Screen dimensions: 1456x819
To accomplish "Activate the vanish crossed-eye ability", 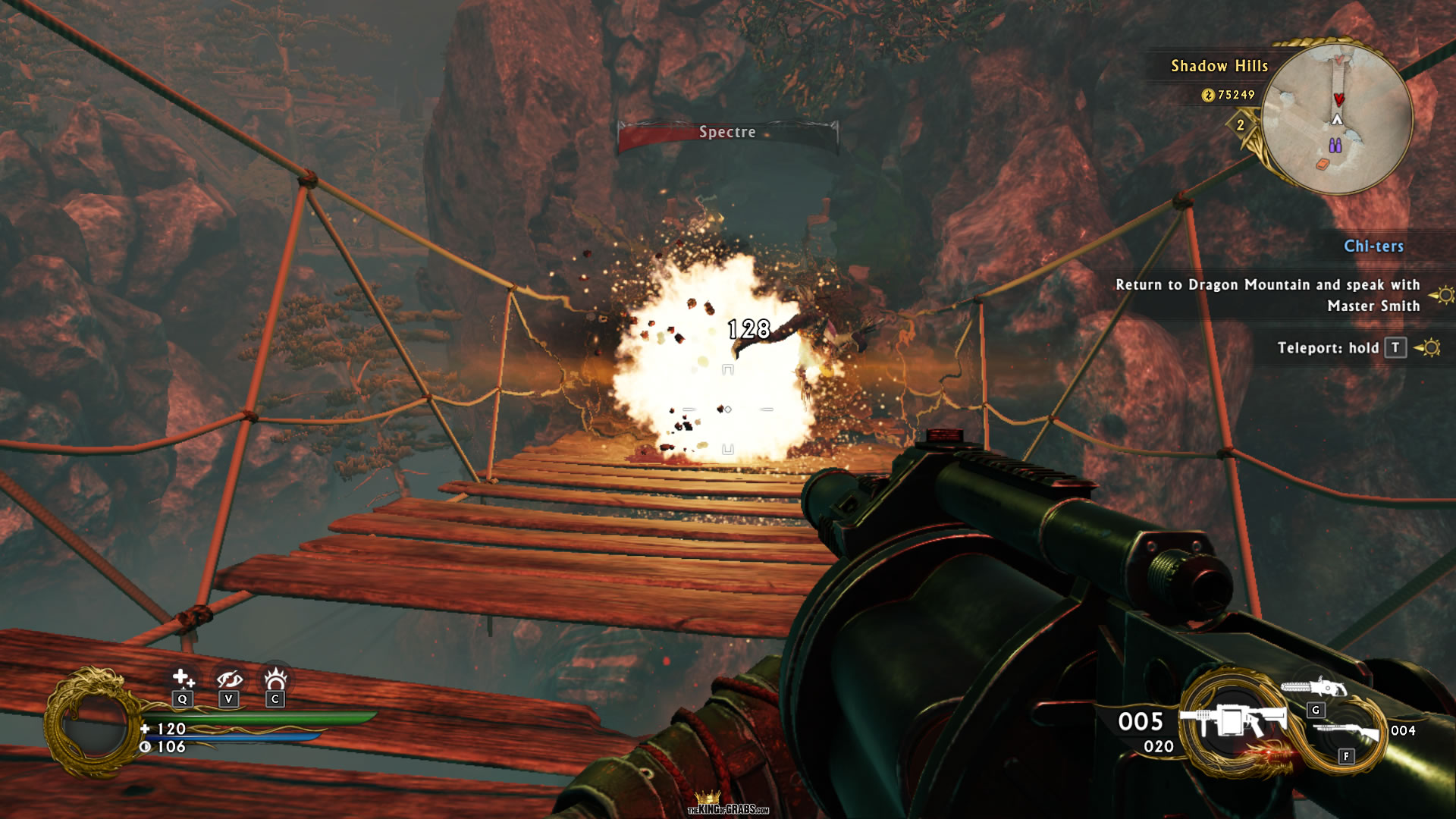I will (x=229, y=679).
